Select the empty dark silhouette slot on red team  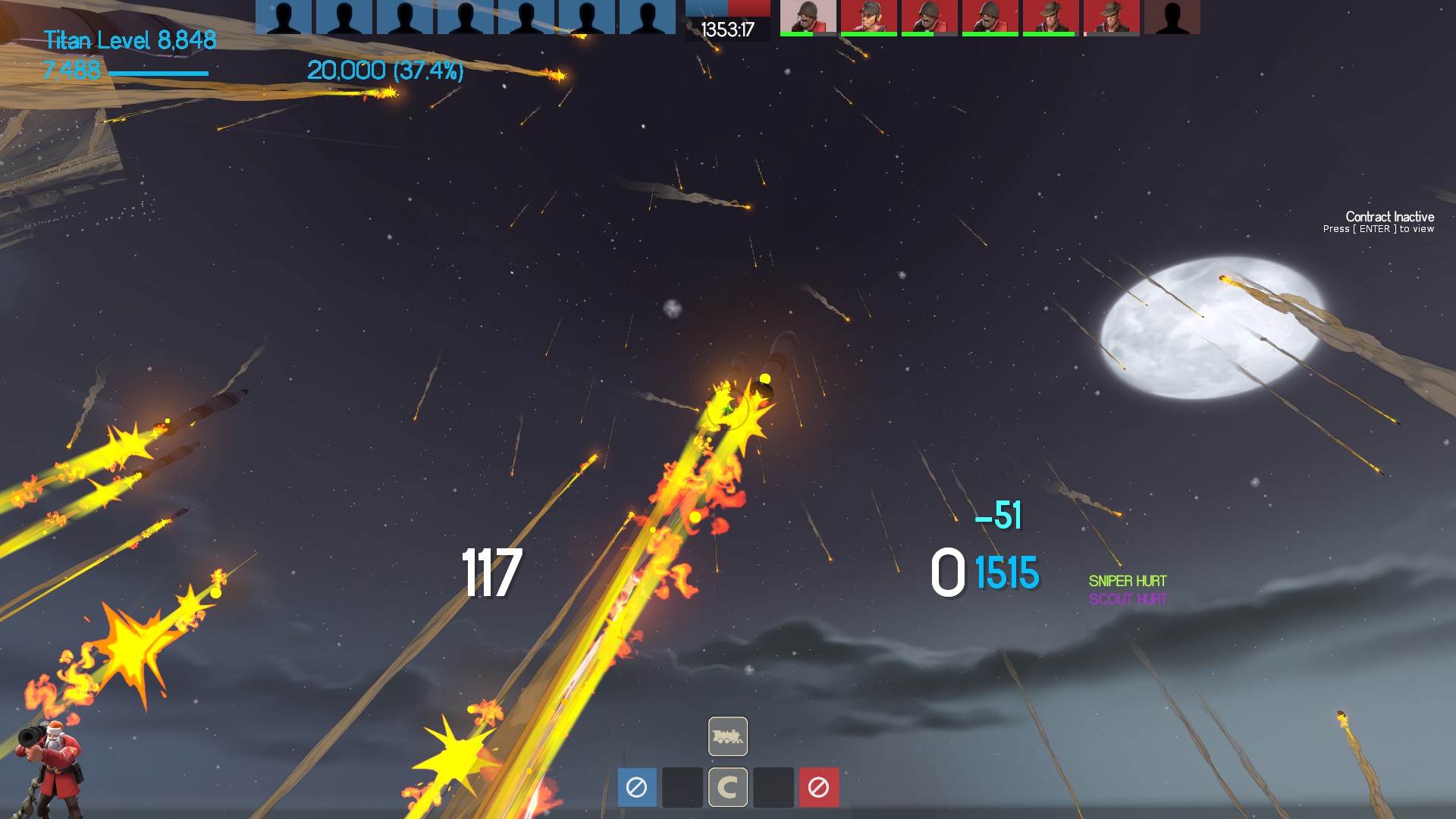point(1172,17)
